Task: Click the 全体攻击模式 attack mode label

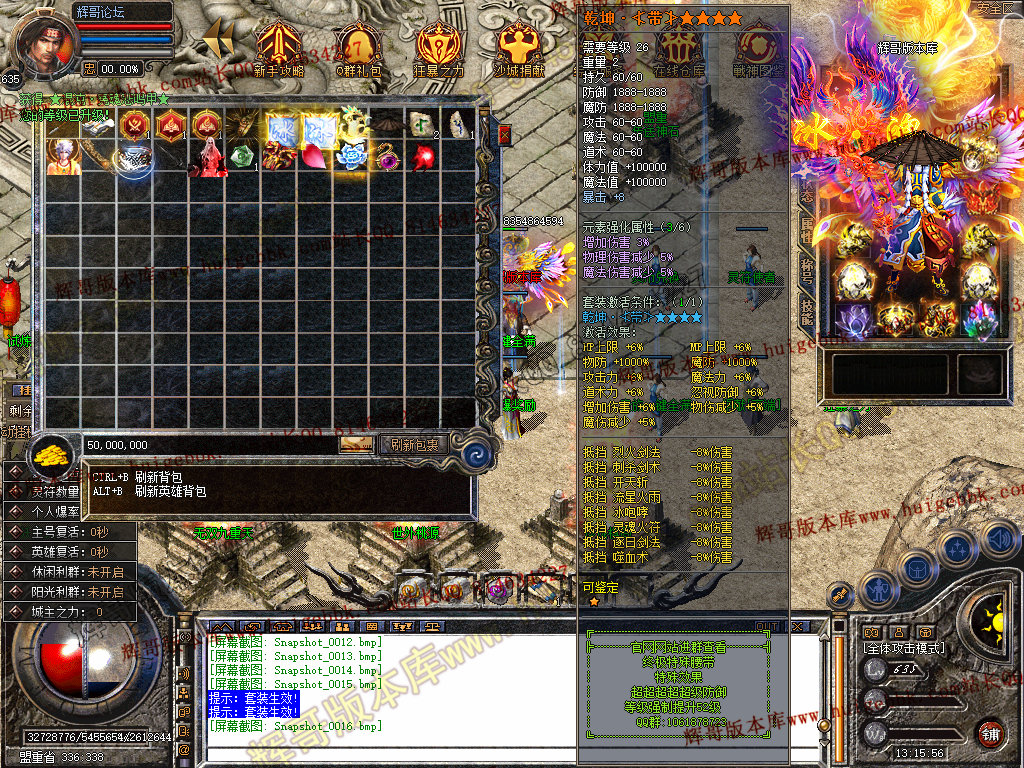Action: 906,648
